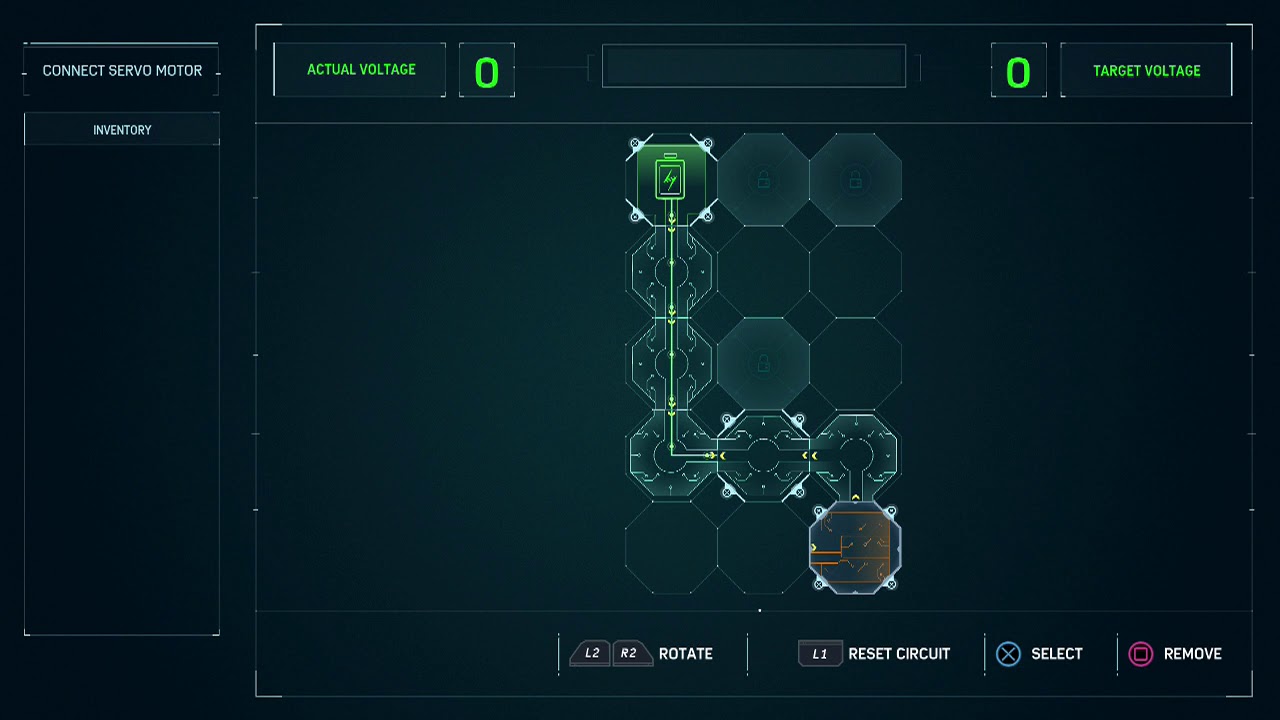Select the green battery power source tile
The height and width of the screenshot is (720, 1280).
click(670, 180)
